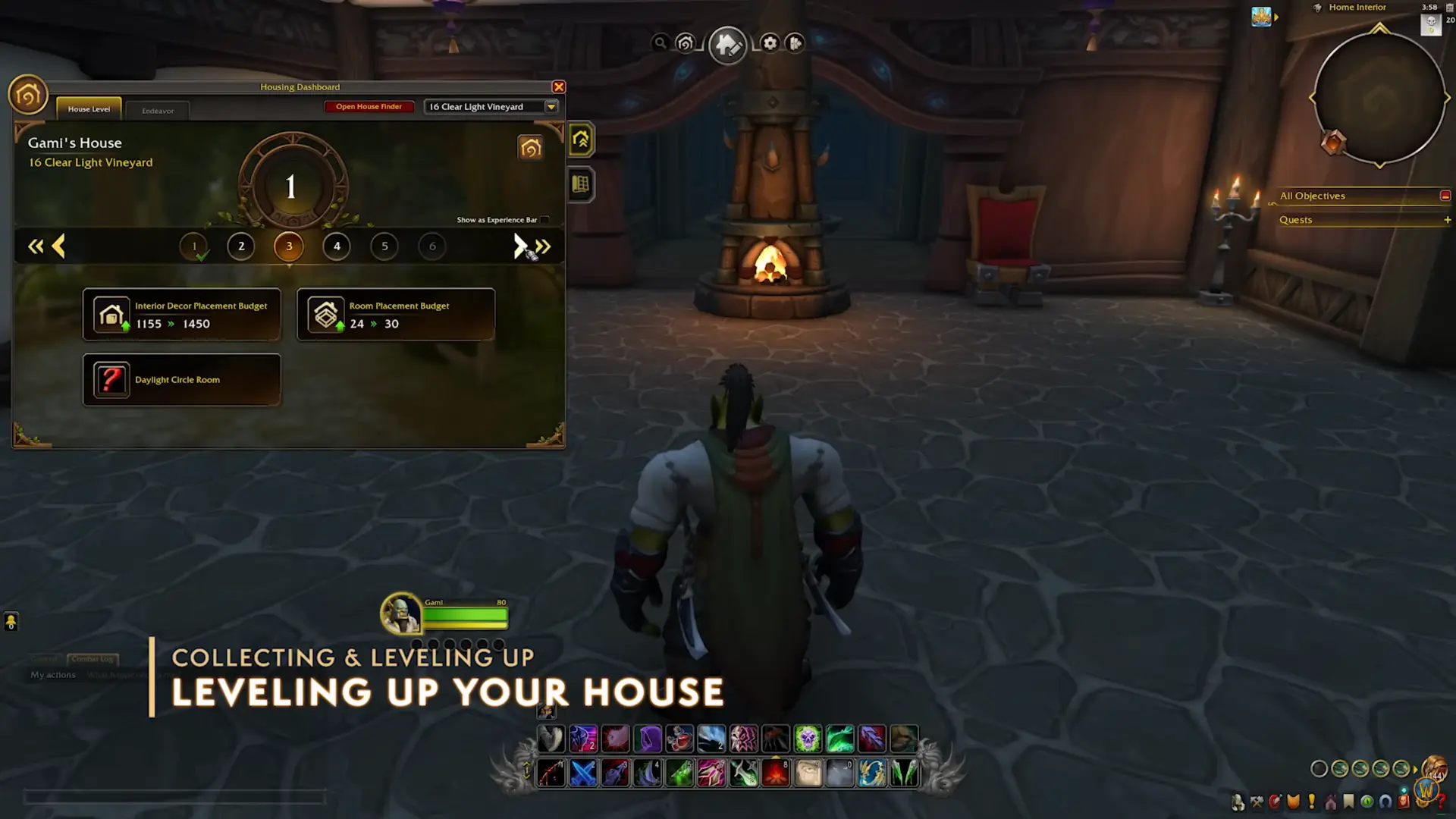The image size is (1456, 819).
Task: Toggle the Show as Experience Bar checkbox
Action: coord(544,220)
